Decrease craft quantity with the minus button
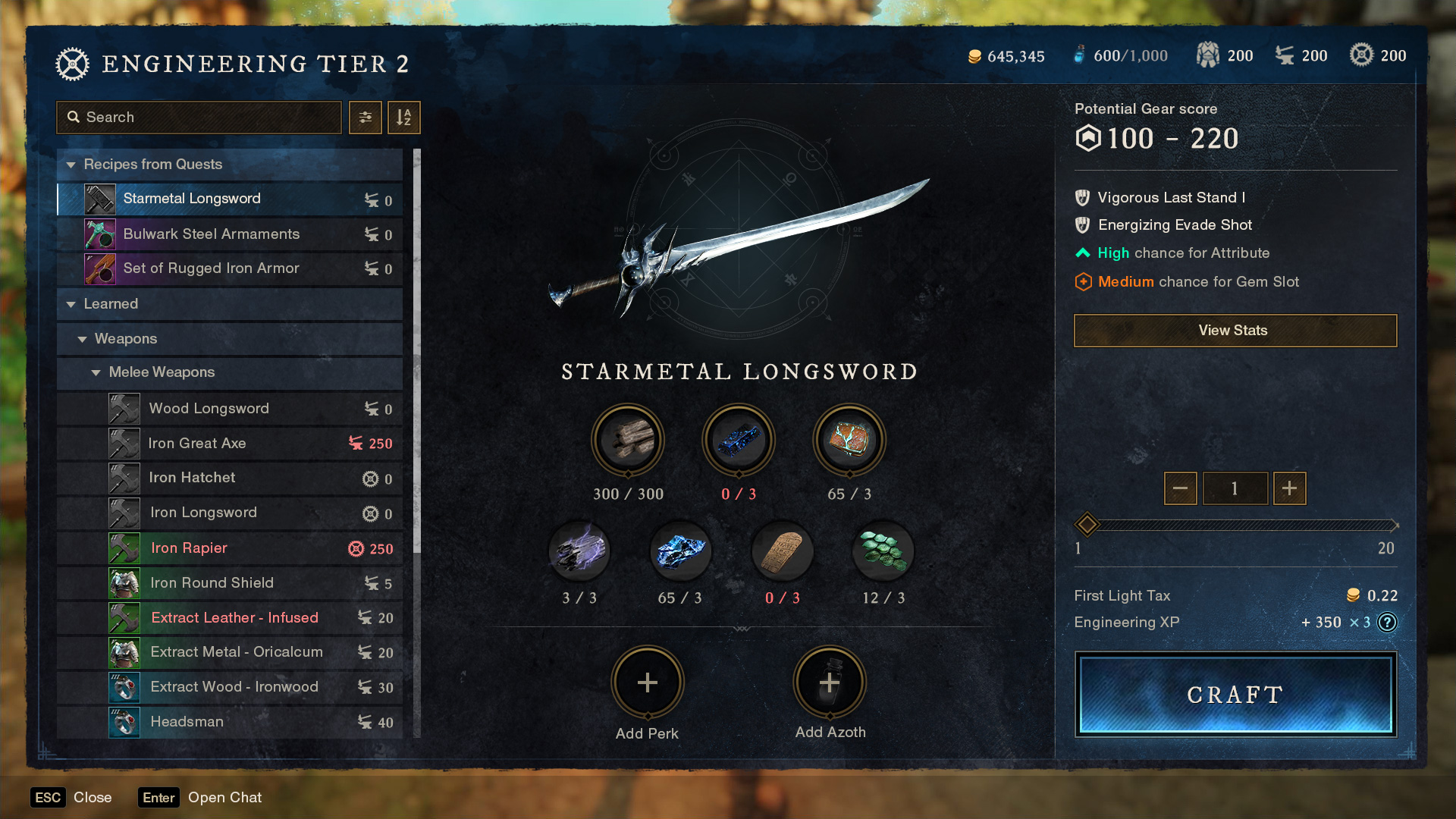This screenshot has width=1456, height=819. pyautogui.click(x=1180, y=488)
